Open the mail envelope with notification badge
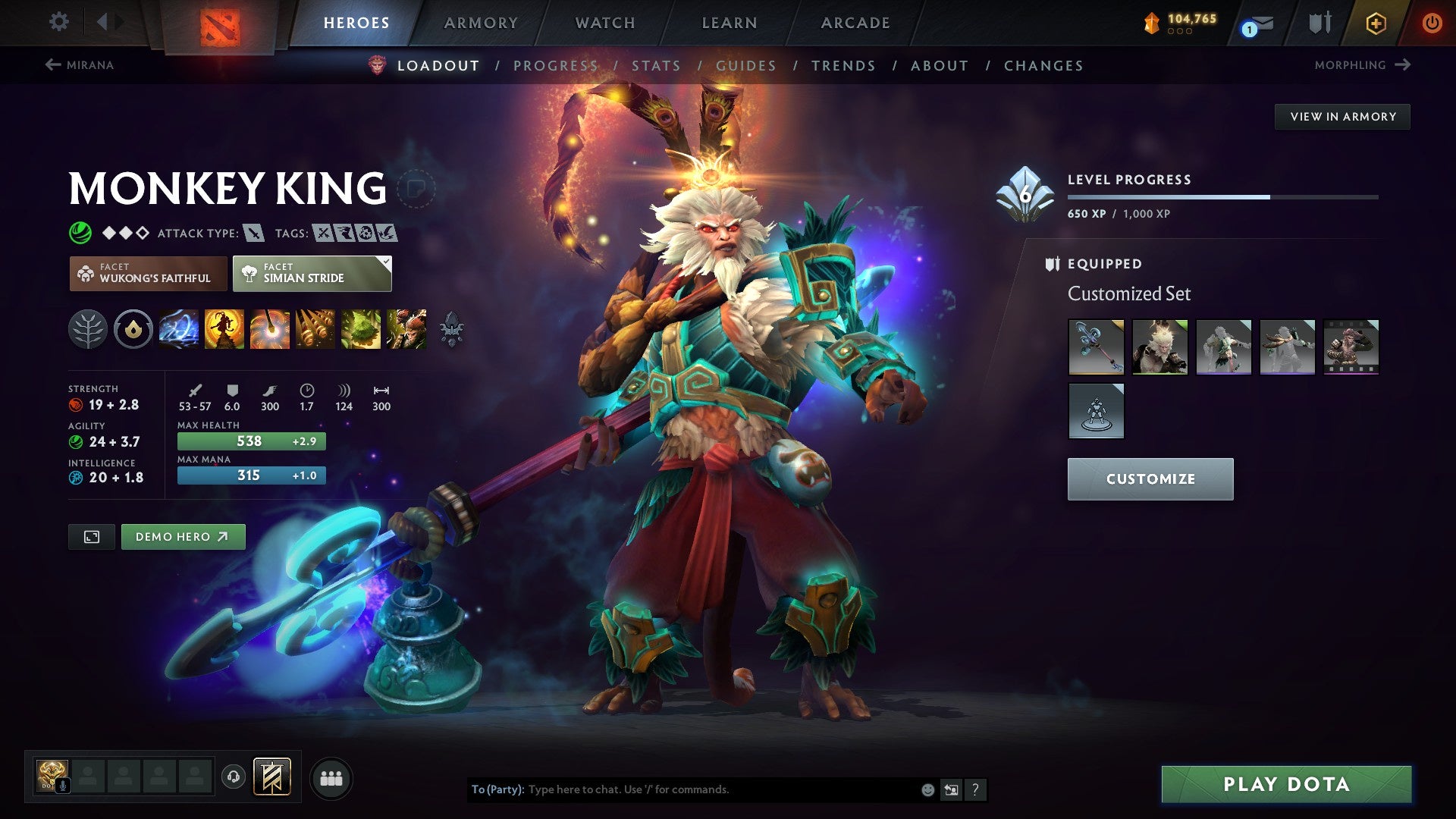The image size is (1456, 819). point(1259,23)
